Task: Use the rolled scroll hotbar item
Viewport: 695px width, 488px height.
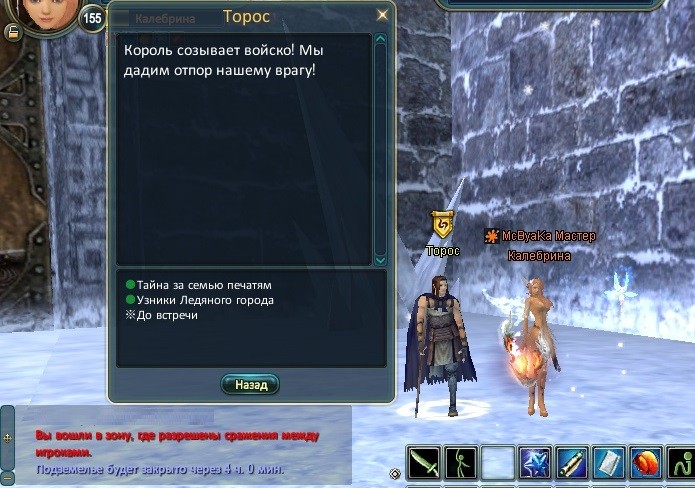Action: click(573, 464)
